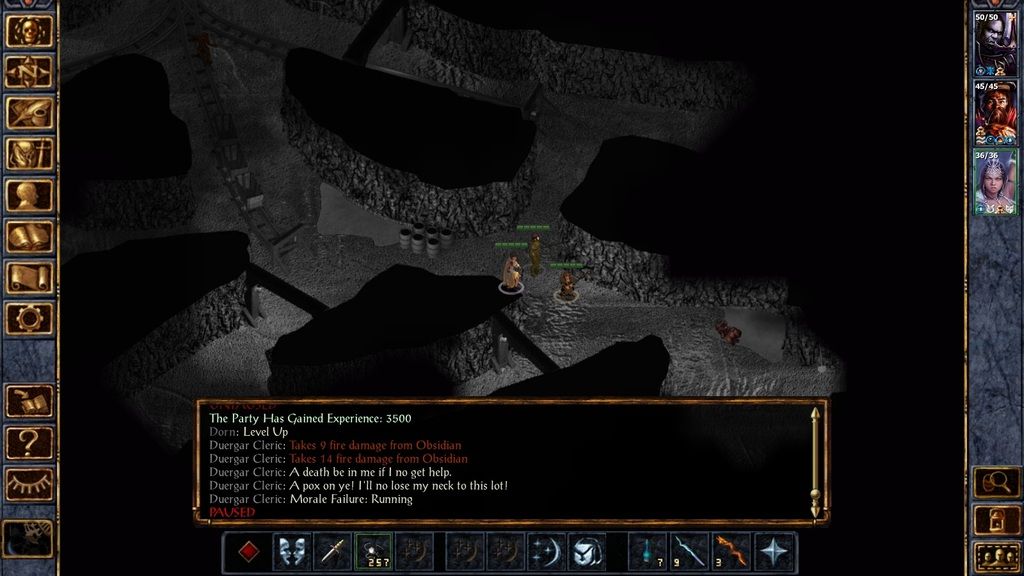Image resolution: width=1024 pixels, height=576 pixels.
Task: Open the area map screen
Action: click(x=29, y=72)
